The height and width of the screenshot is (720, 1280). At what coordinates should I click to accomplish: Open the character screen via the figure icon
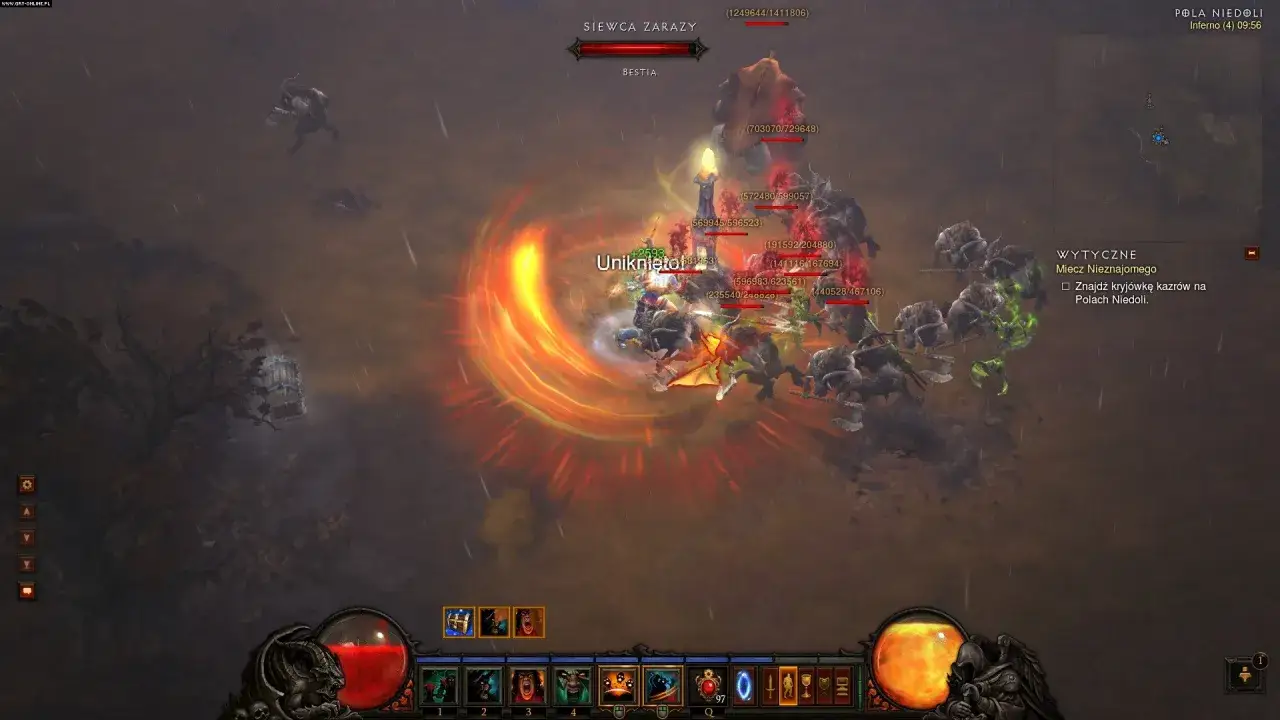pos(786,684)
